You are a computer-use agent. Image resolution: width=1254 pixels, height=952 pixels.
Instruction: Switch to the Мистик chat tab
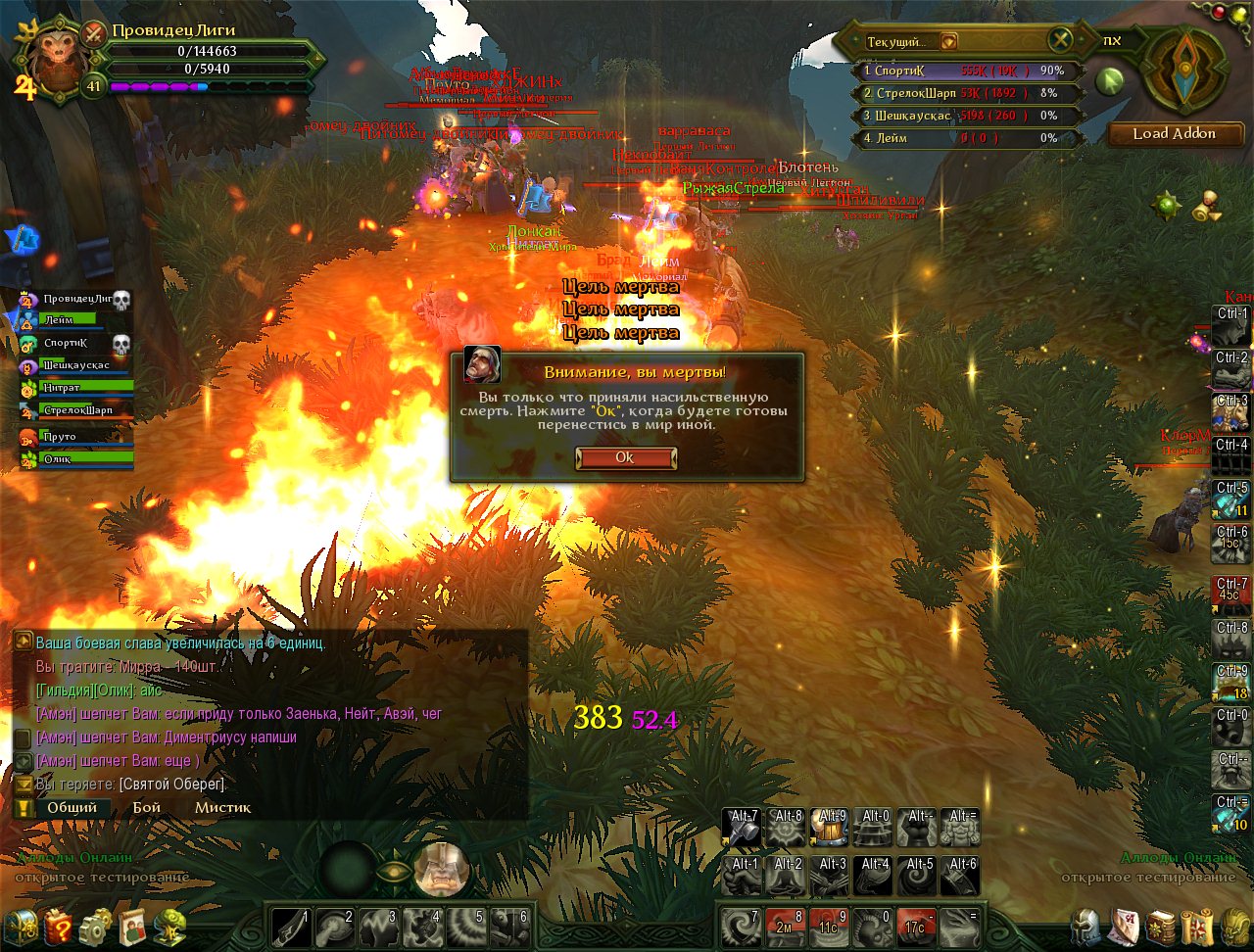coord(222,808)
